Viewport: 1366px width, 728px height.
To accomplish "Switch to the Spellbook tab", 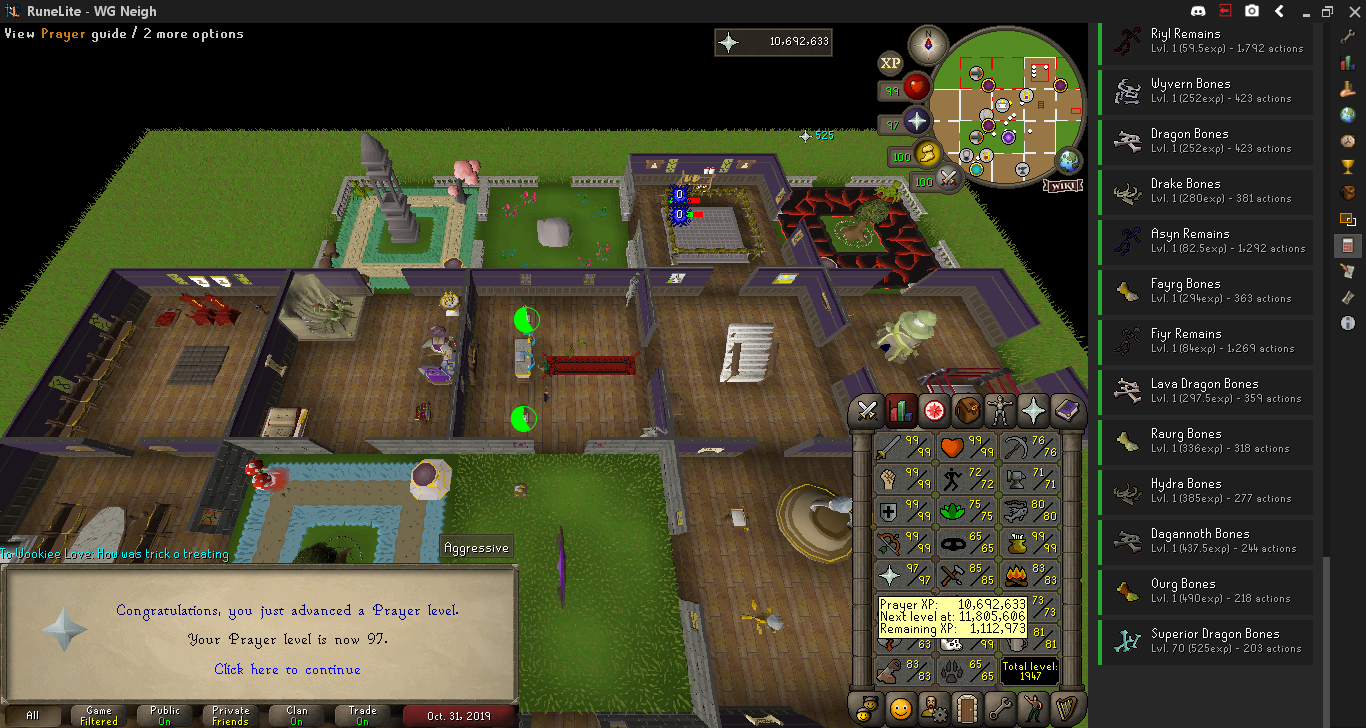I will click(x=1067, y=410).
